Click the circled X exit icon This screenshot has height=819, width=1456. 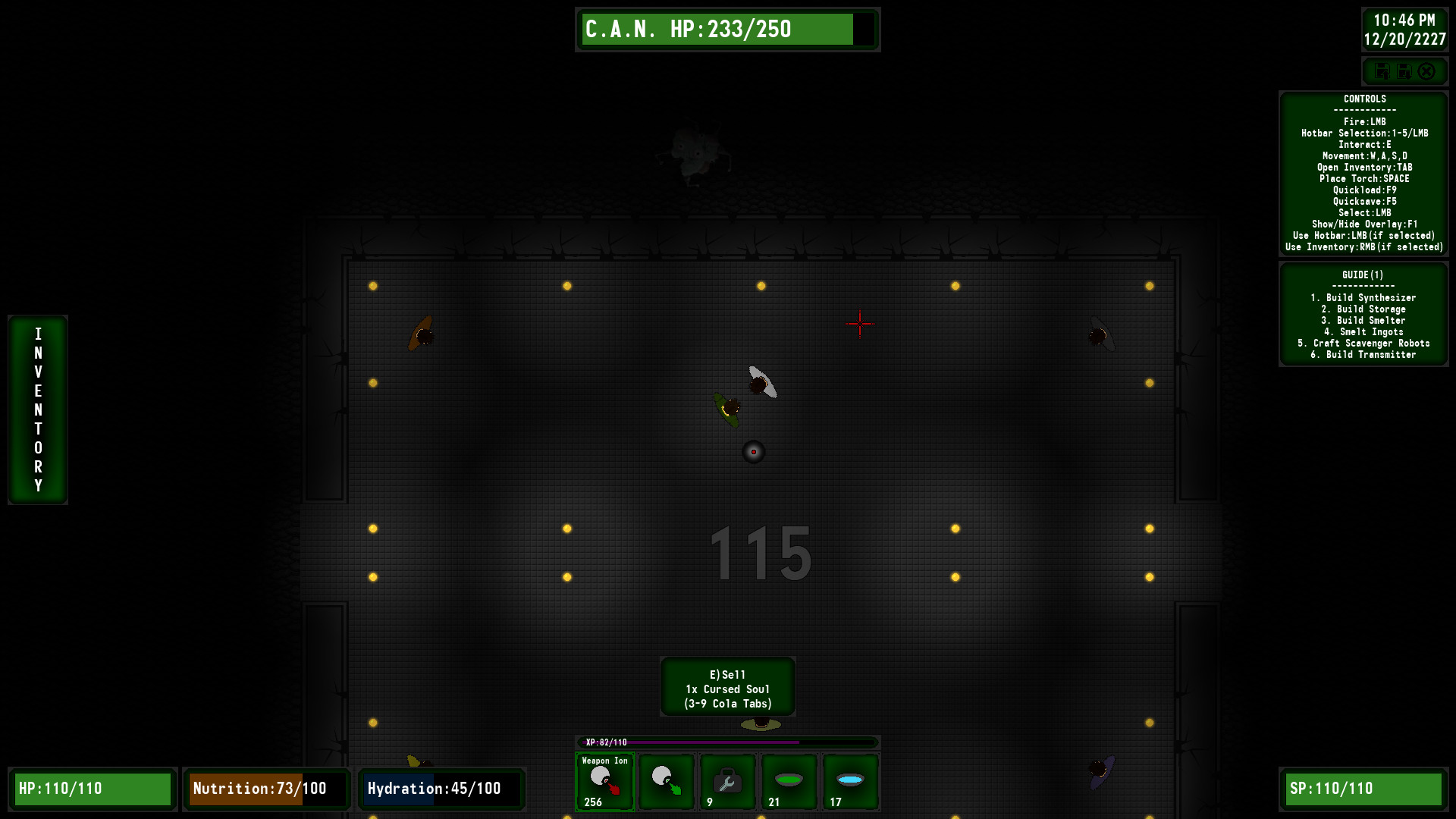[1428, 71]
